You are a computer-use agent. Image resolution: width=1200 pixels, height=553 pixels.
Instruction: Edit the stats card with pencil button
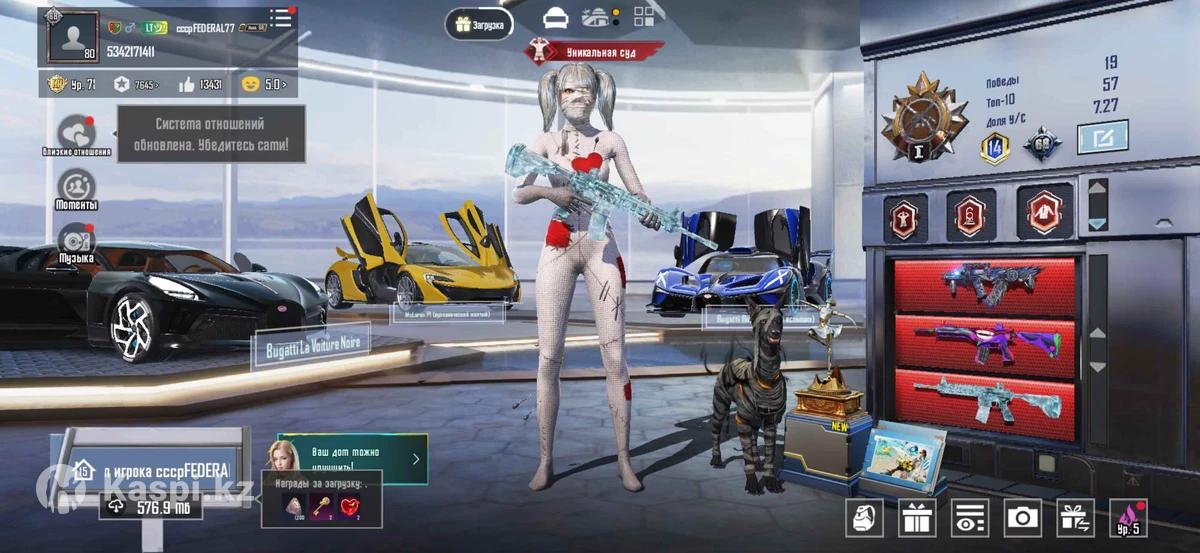pyautogui.click(x=1102, y=137)
